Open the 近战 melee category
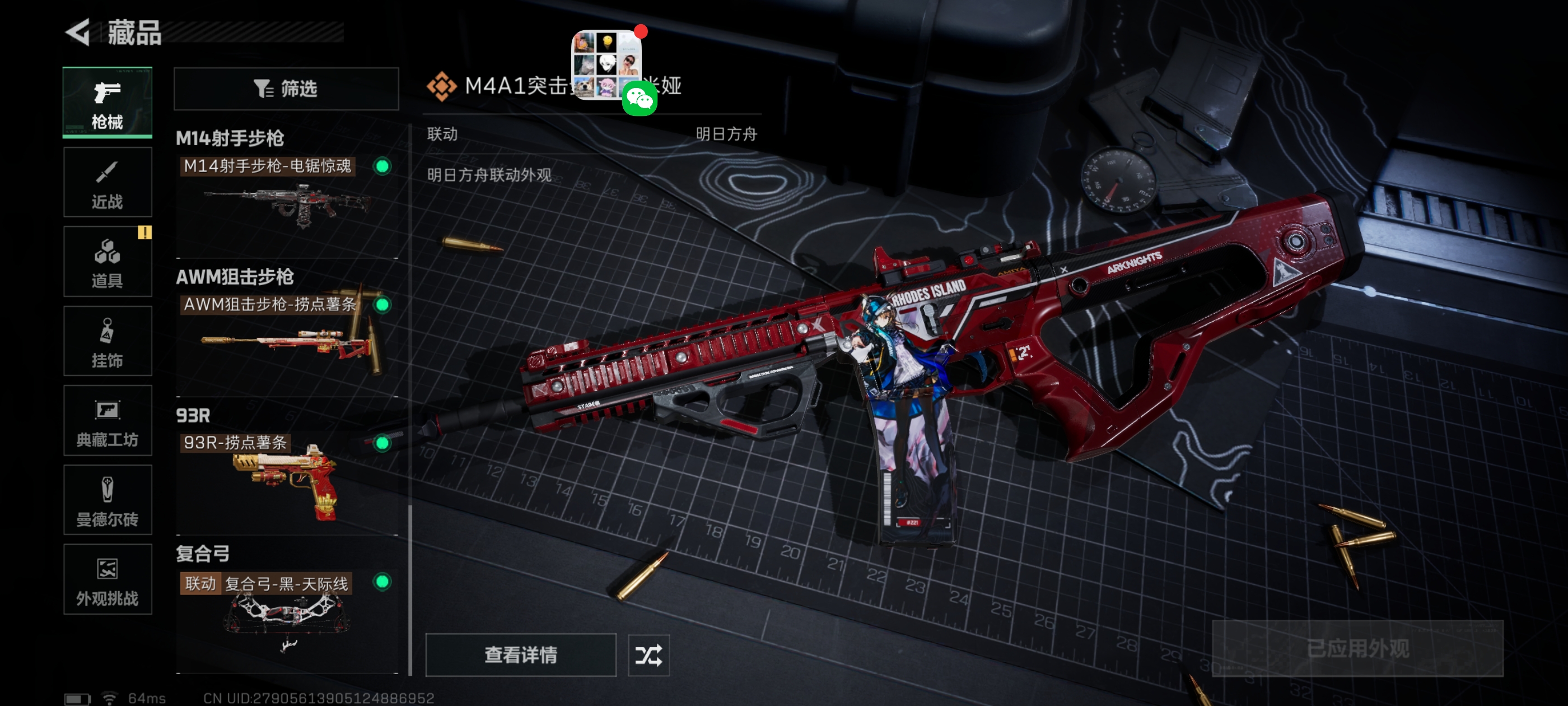Viewport: 1568px width, 706px height. pos(107,182)
